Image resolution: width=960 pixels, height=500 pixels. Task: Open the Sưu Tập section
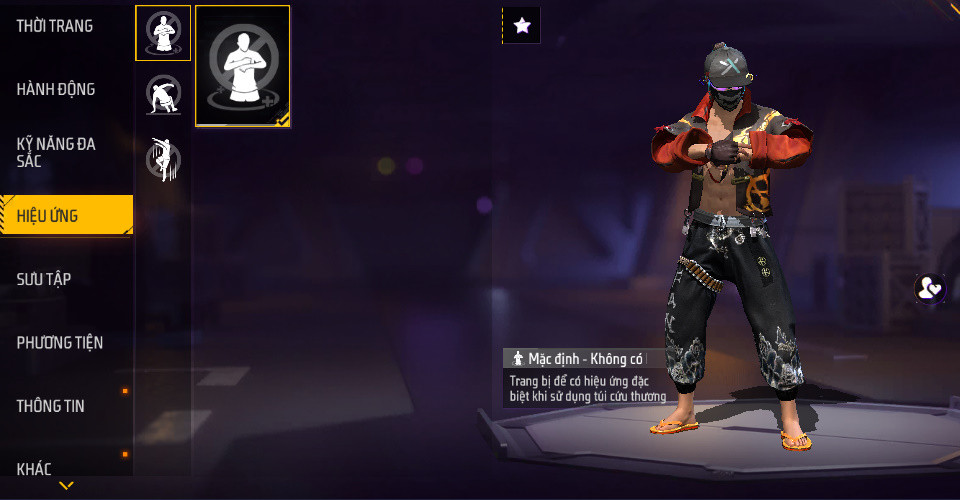tap(44, 279)
